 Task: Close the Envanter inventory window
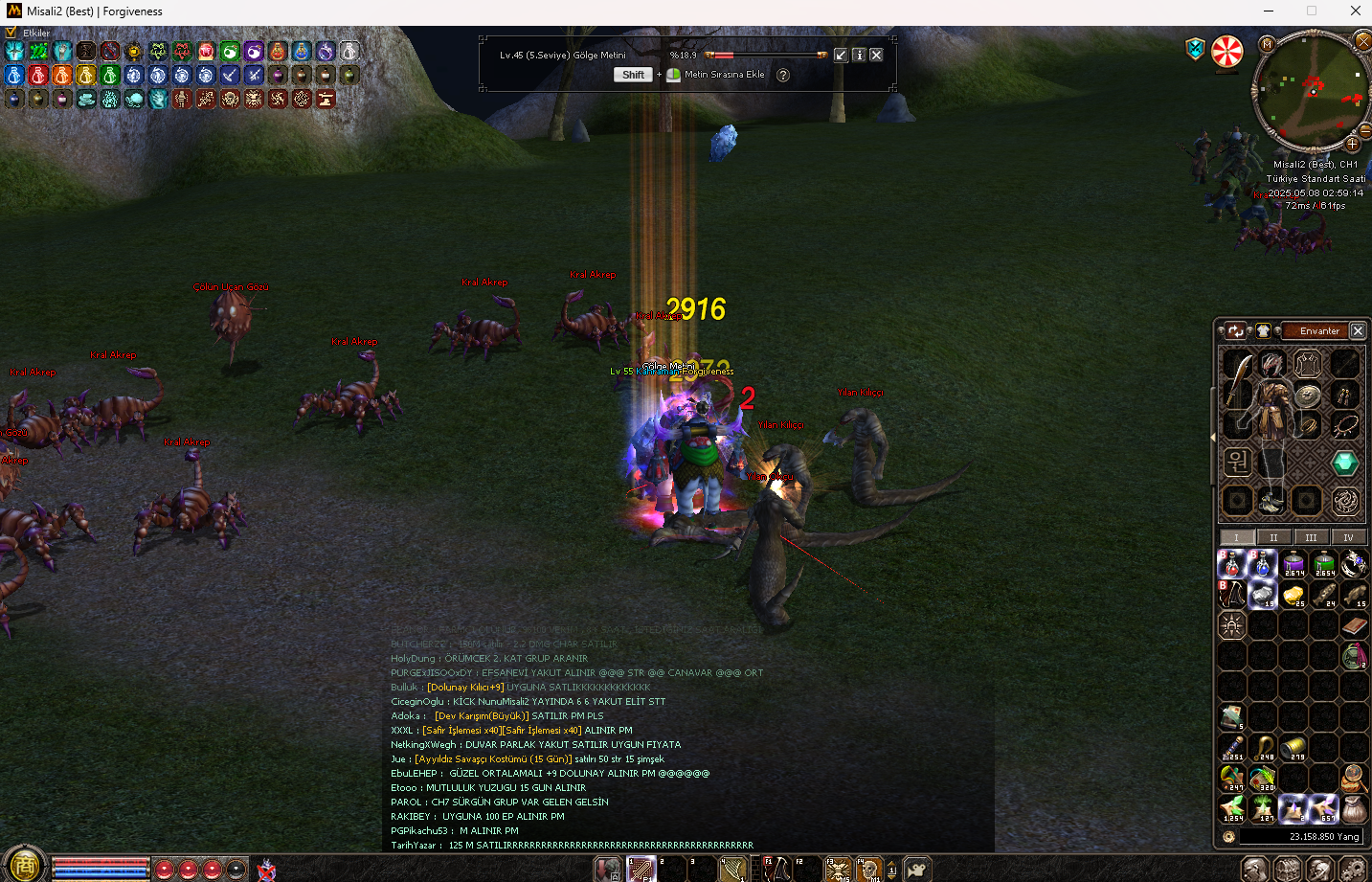[1357, 330]
